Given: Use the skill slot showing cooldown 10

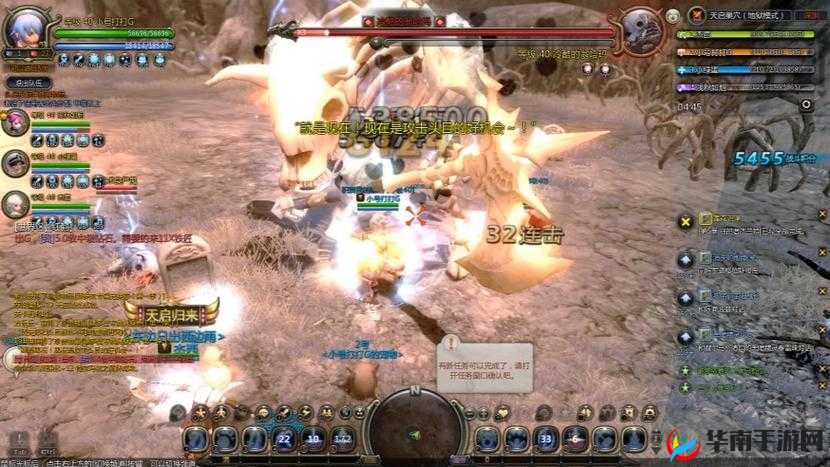Looking at the screenshot, I should click(314, 438).
